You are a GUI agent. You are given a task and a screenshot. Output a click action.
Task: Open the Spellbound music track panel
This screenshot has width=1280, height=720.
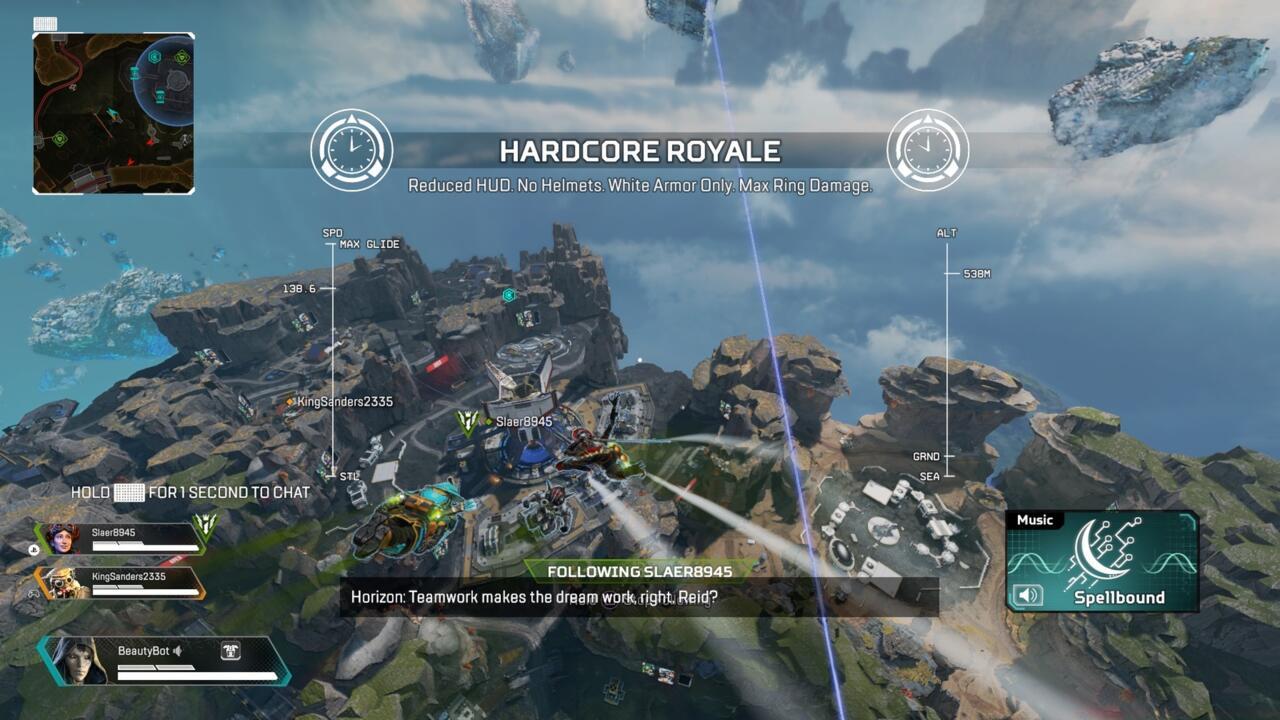[x=1102, y=562]
